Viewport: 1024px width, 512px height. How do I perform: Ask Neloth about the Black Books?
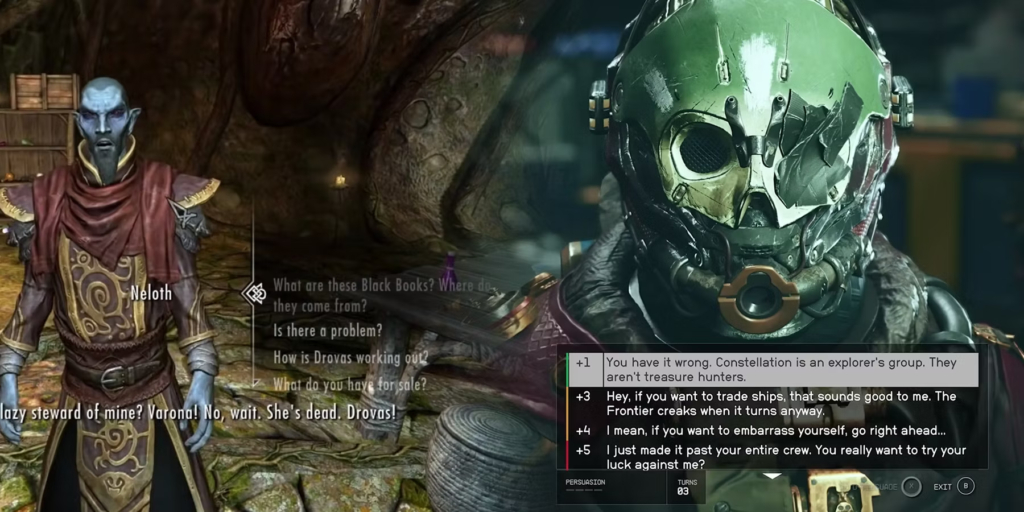point(380,294)
